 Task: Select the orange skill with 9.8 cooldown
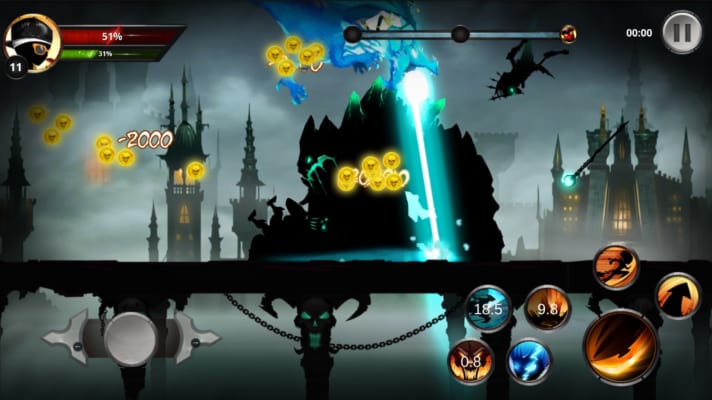pos(547,308)
